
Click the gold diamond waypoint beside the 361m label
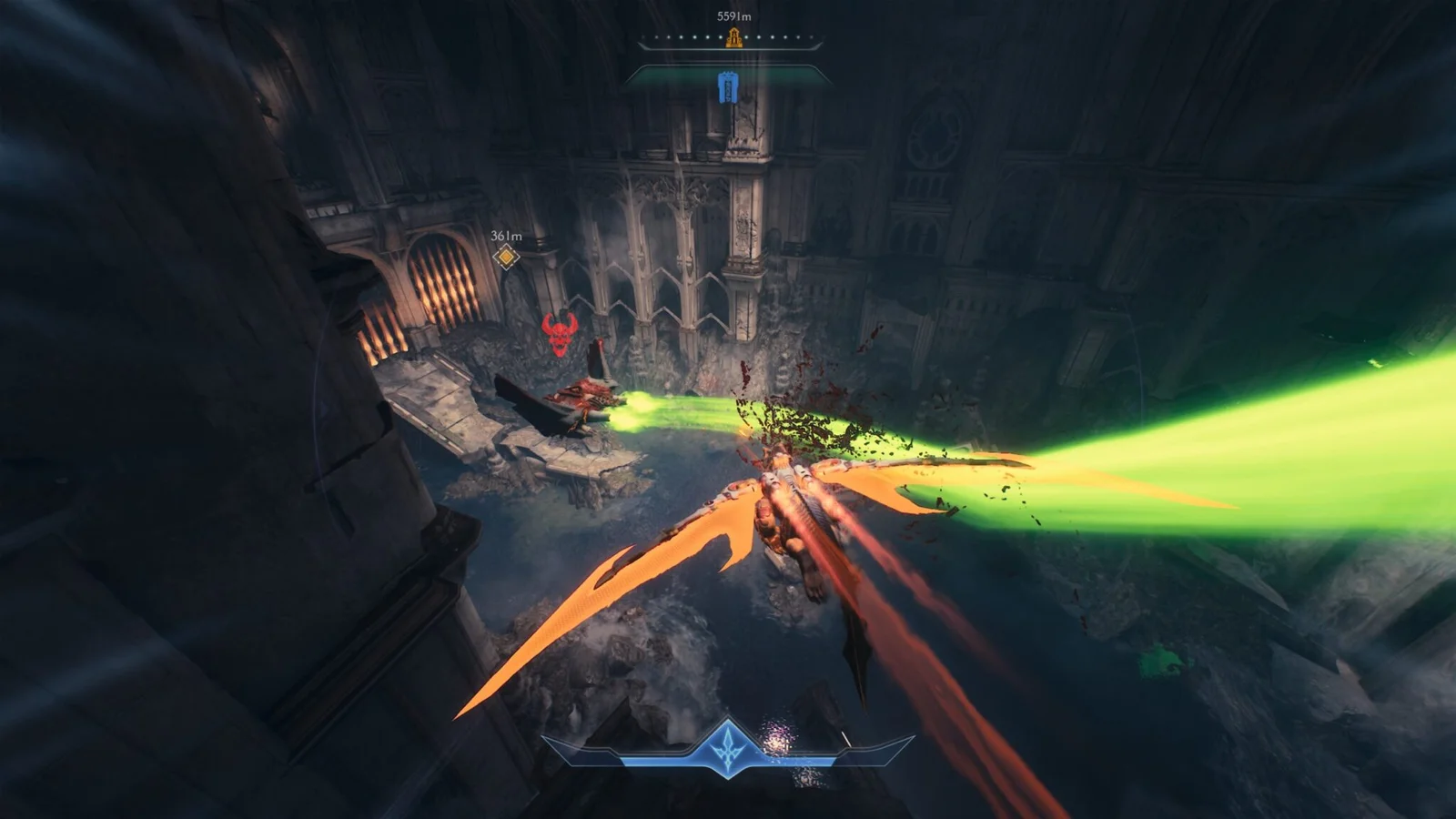[506, 257]
